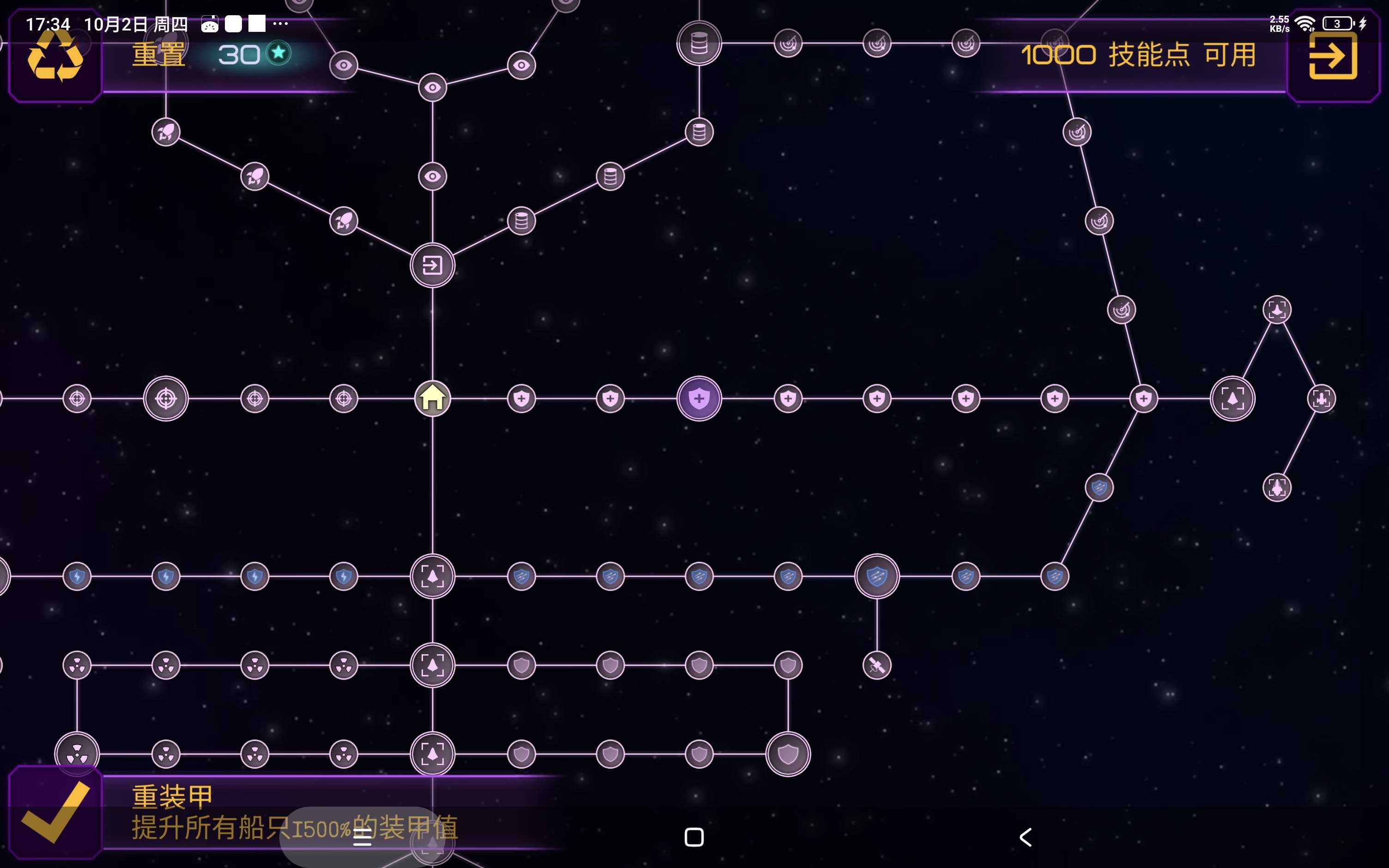Select the large grey shield node

click(787, 754)
